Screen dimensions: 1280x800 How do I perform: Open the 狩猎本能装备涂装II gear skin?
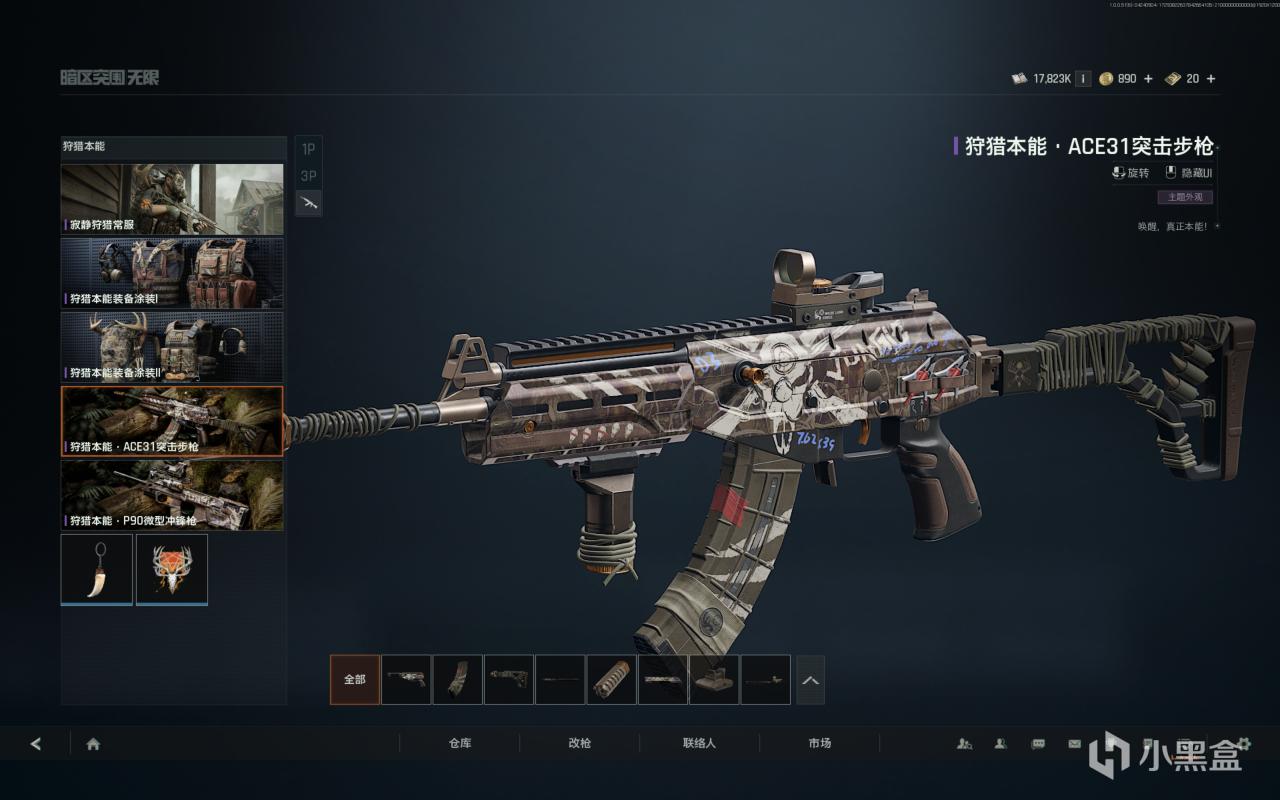coord(172,346)
